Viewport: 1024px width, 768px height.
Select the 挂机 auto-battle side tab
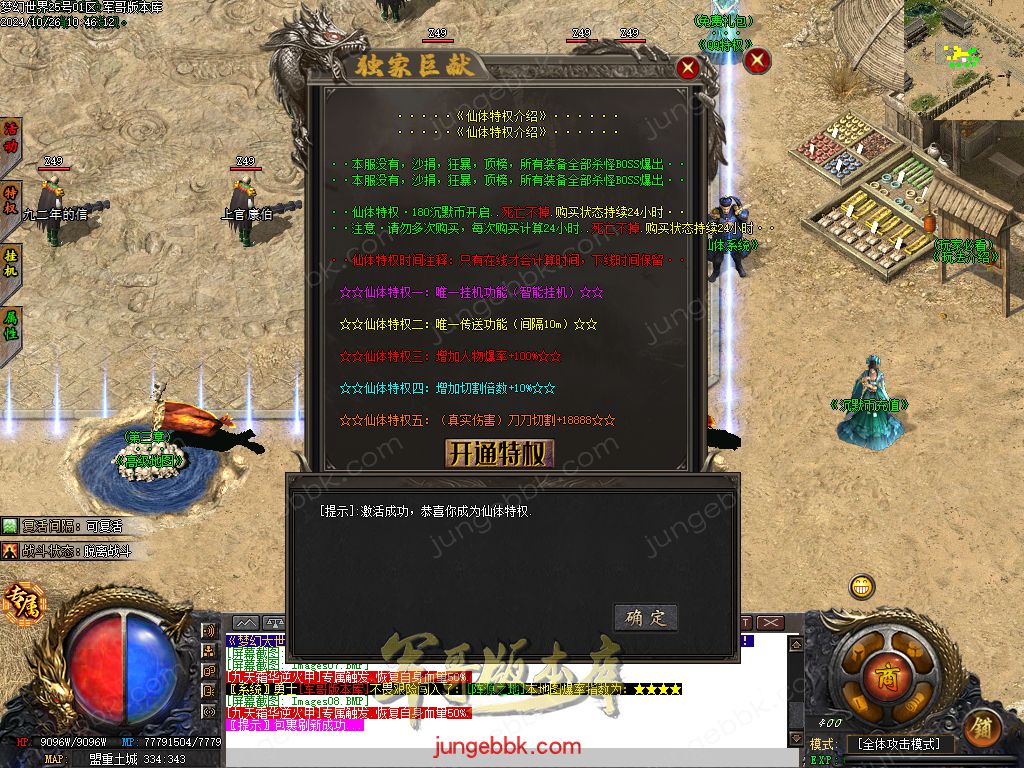[x=11, y=263]
